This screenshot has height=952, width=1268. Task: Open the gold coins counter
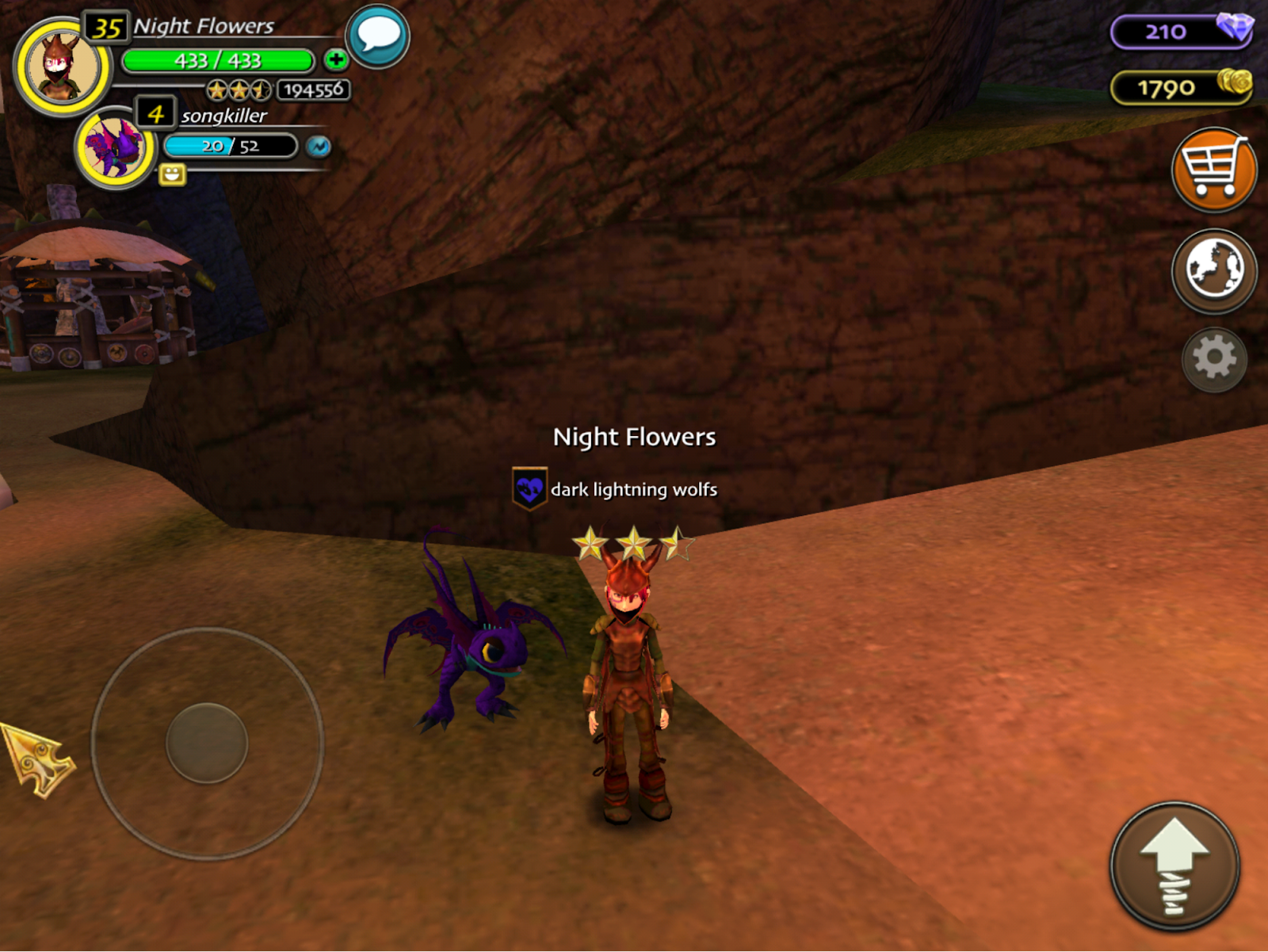(x=1180, y=87)
